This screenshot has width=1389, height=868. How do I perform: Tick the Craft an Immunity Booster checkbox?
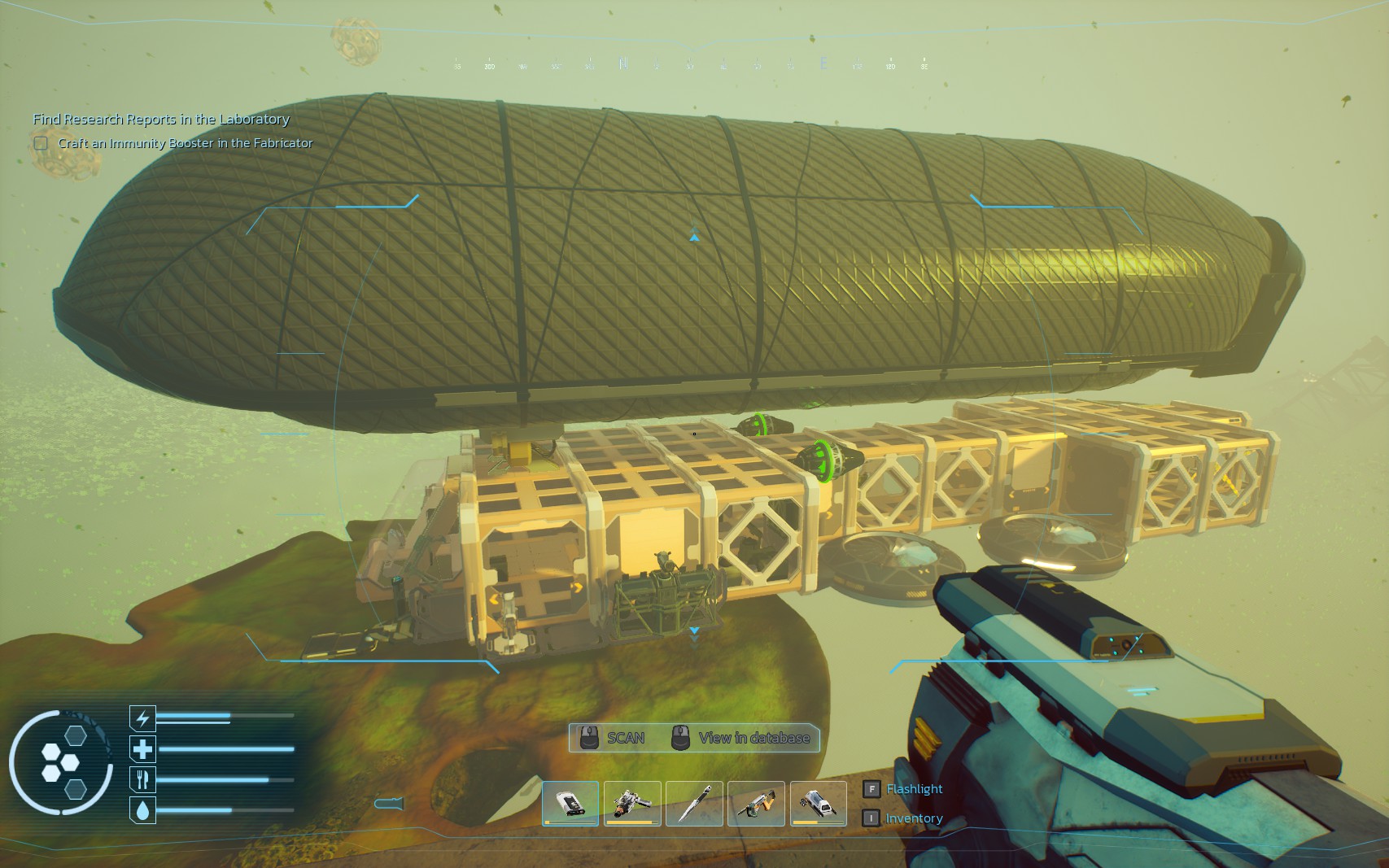click(x=41, y=143)
